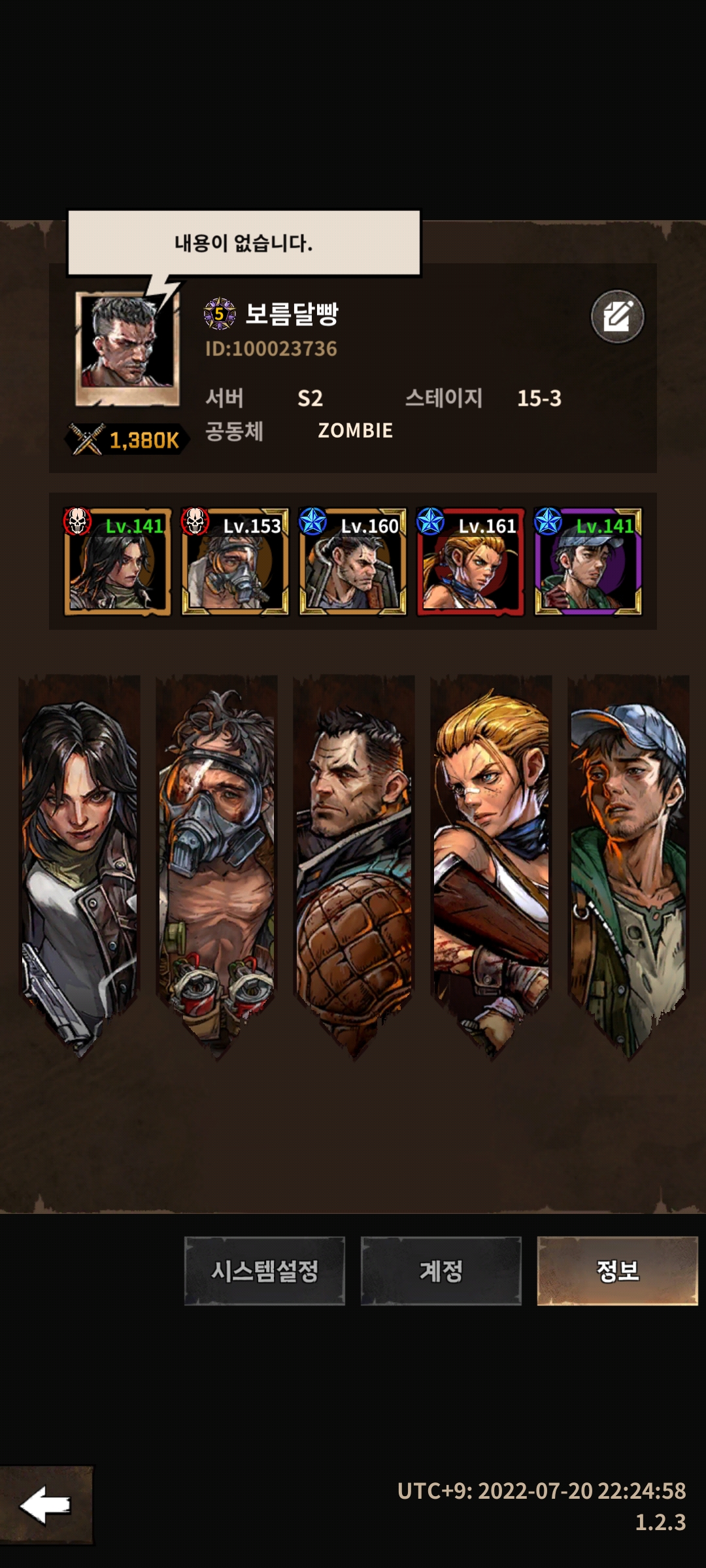View the blonde woman's large banner
706x1568 pixels.
491,862
